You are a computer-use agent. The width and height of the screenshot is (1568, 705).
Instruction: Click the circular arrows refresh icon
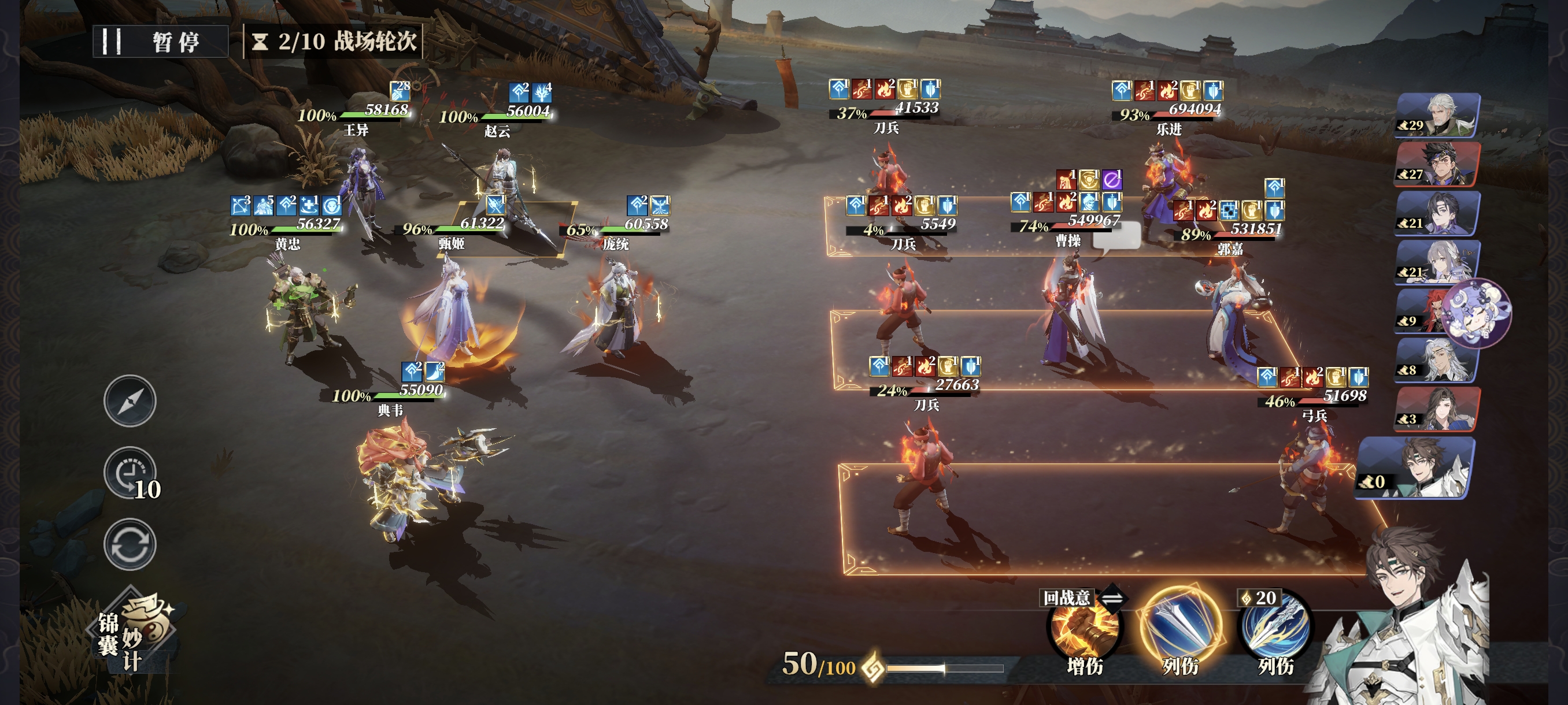click(x=130, y=544)
